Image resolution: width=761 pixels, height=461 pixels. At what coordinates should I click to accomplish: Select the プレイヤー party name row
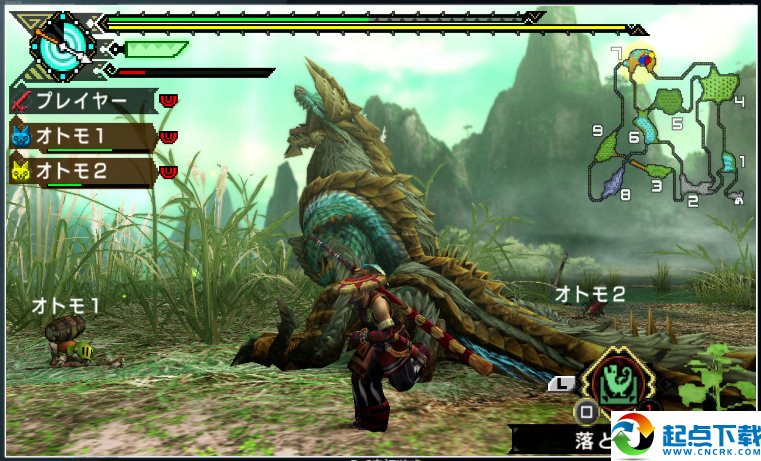82,101
